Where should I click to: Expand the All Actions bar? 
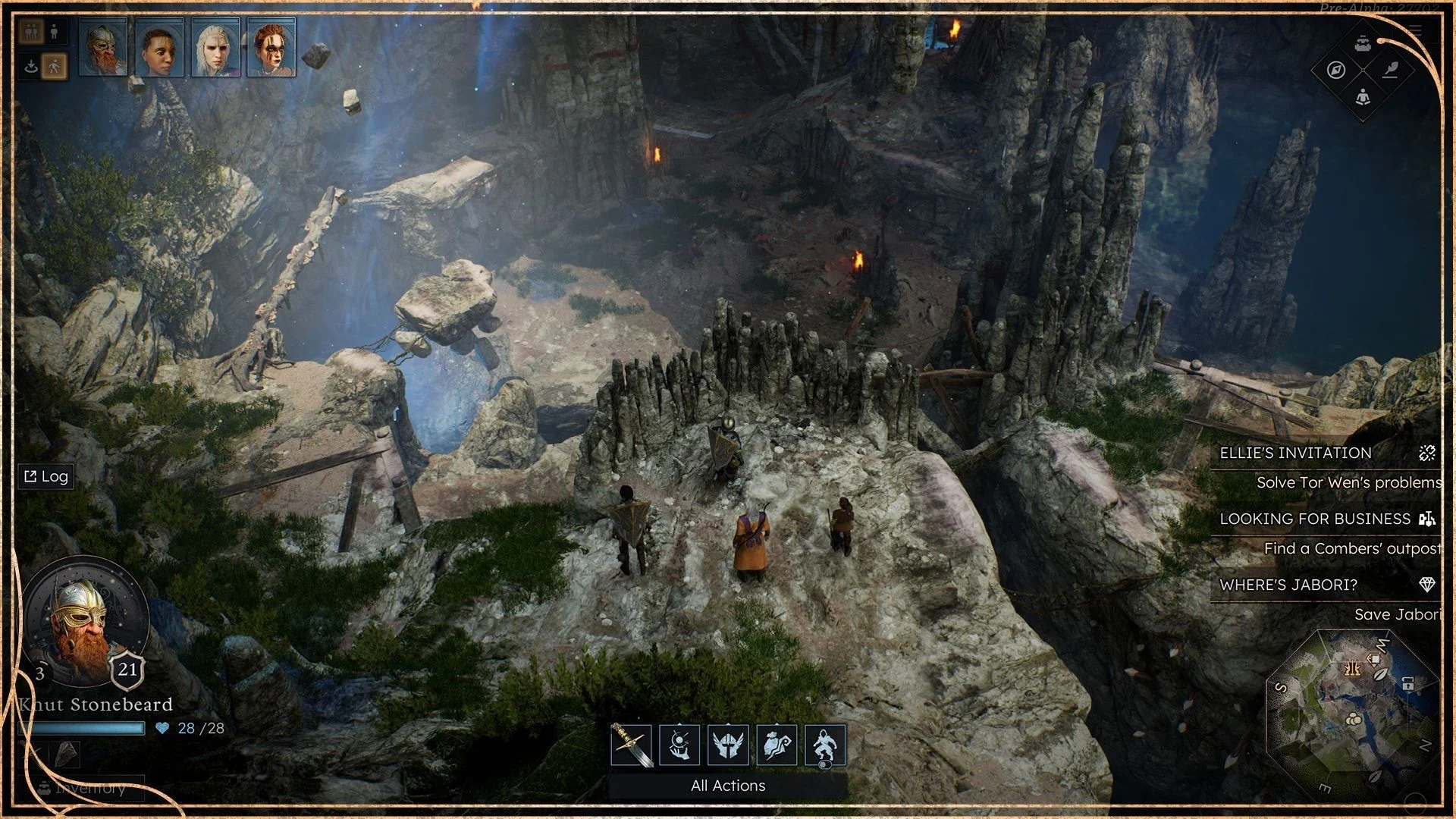728,786
